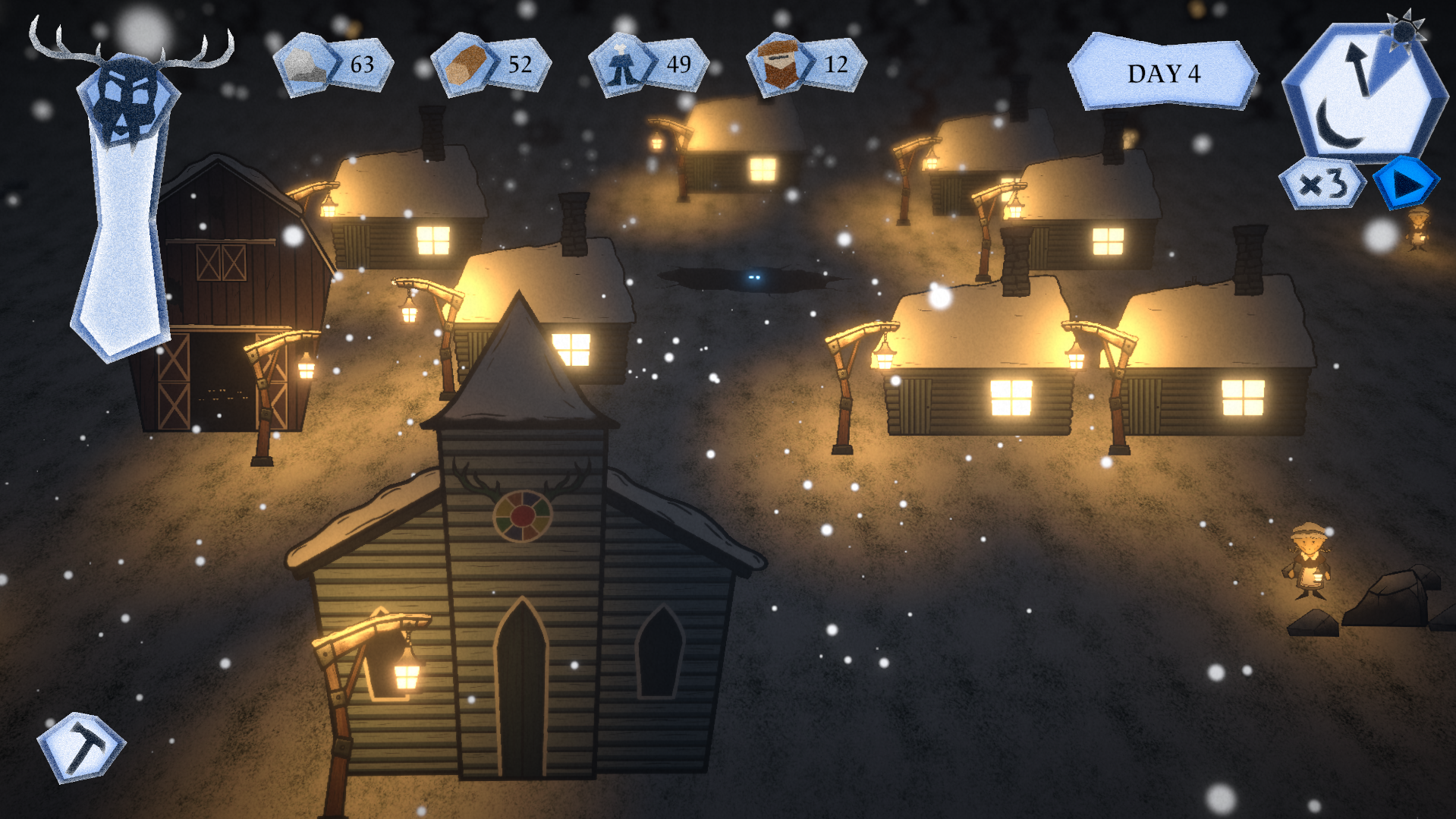The image size is (1456, 819).
Task: Click the stone resource icon
Action: [x=305, y=65]
